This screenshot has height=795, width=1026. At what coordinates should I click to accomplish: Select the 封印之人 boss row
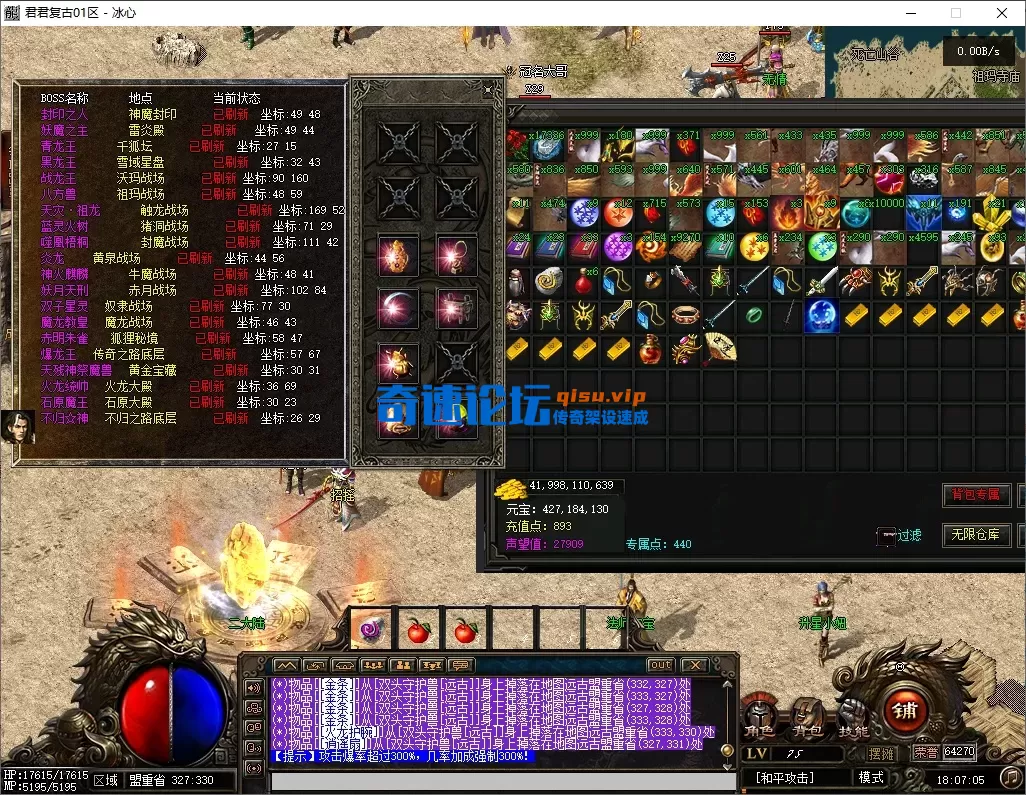tap(65, 114)
